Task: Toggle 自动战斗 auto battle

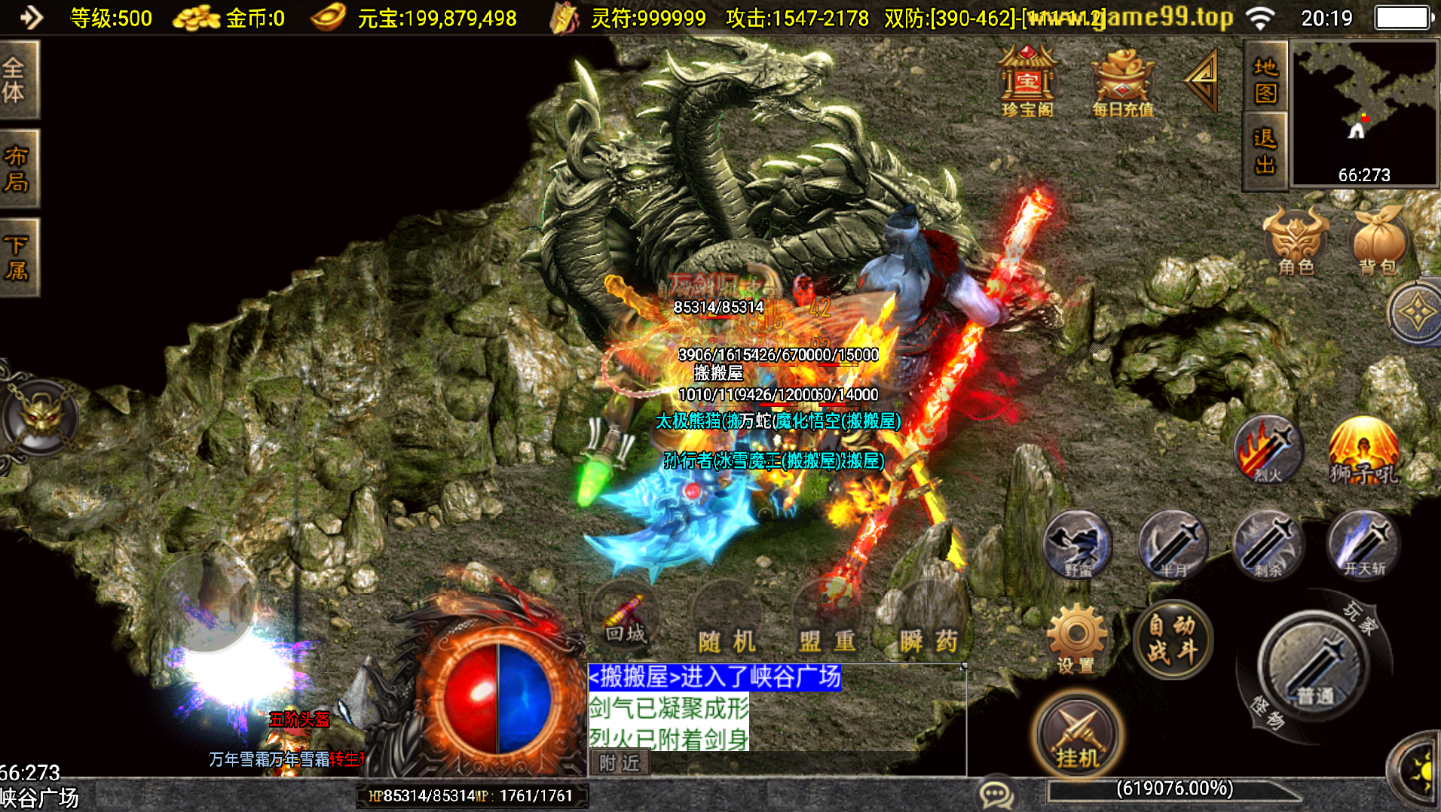Action: [x=1172, y=638]
